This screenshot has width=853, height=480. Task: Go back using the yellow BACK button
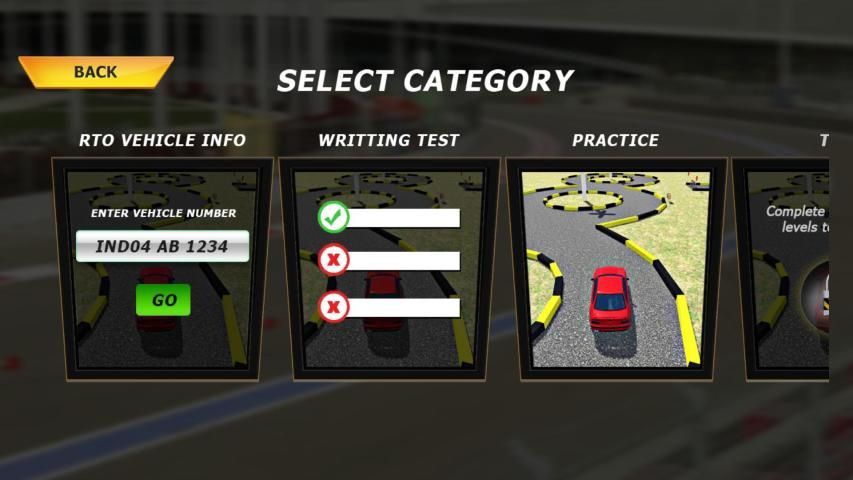point(95,72)
